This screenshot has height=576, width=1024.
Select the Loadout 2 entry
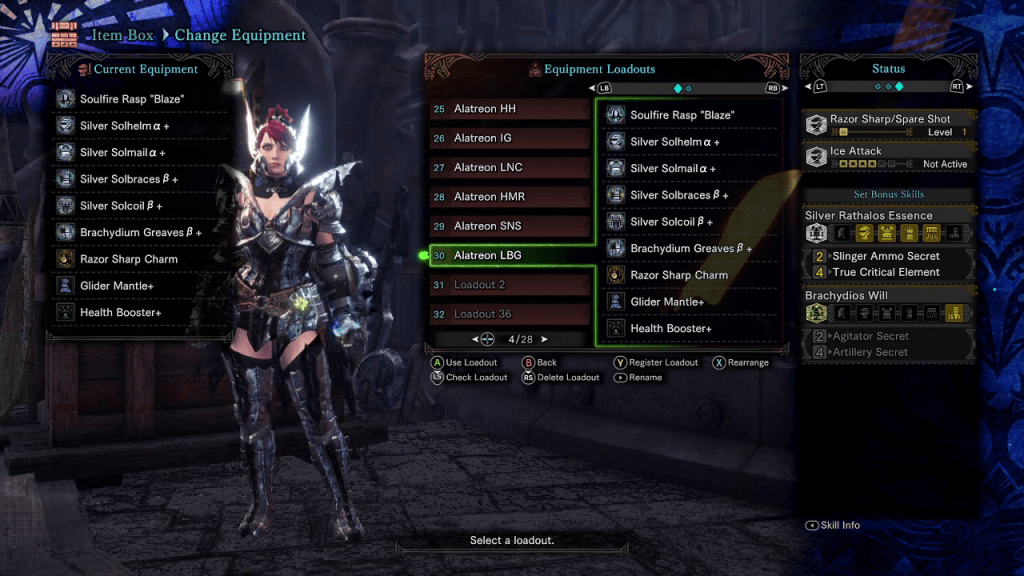tap(510, 285)
